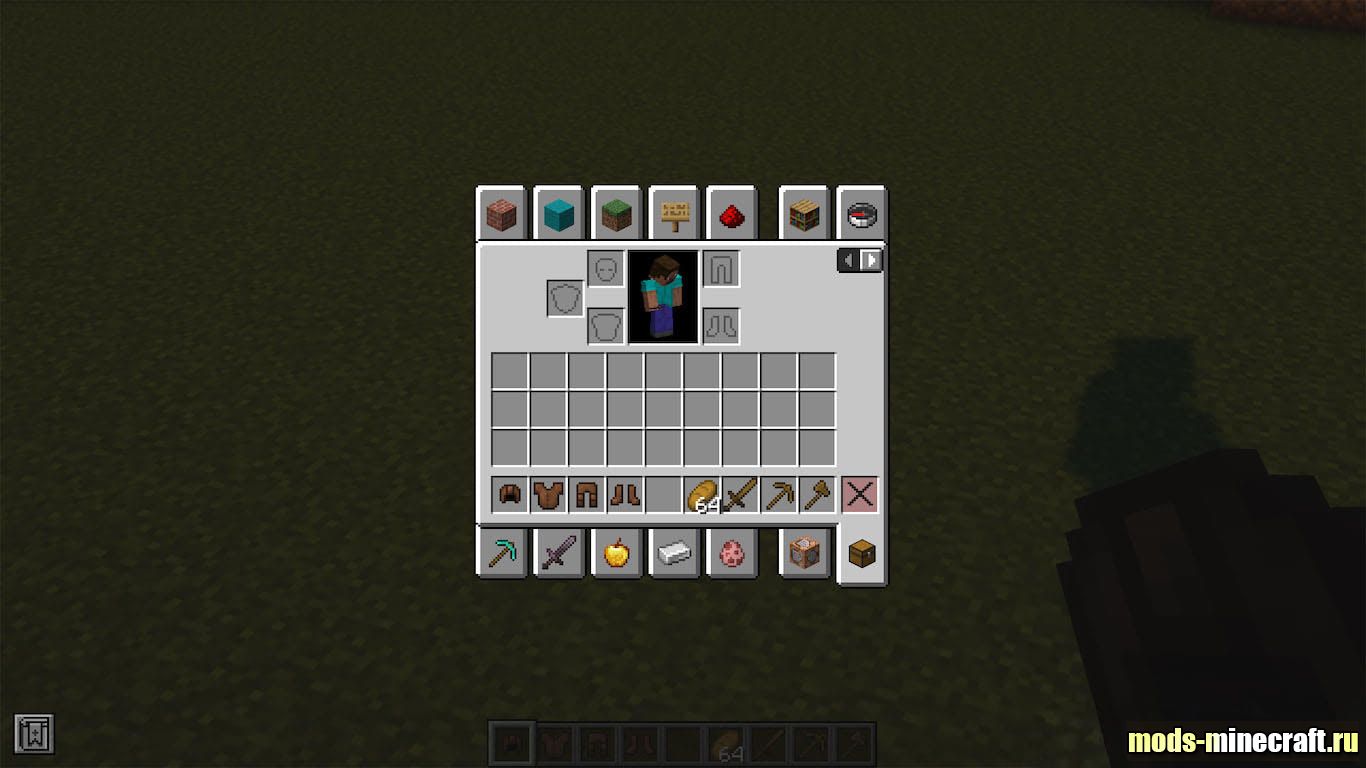Click the next page arrow for tabs
1366x768 pixels.
[872, 261]
